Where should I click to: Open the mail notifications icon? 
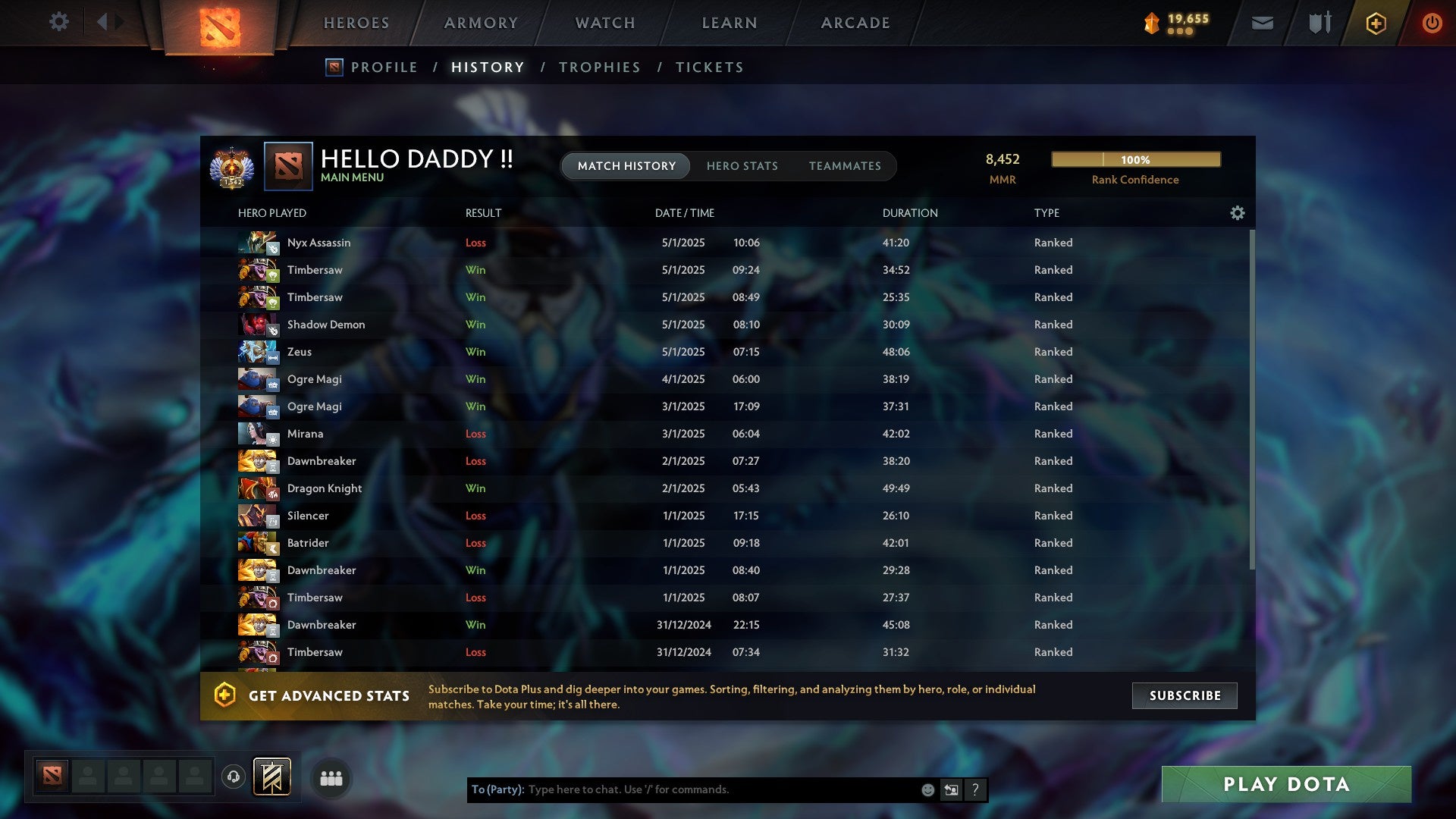1261,23
